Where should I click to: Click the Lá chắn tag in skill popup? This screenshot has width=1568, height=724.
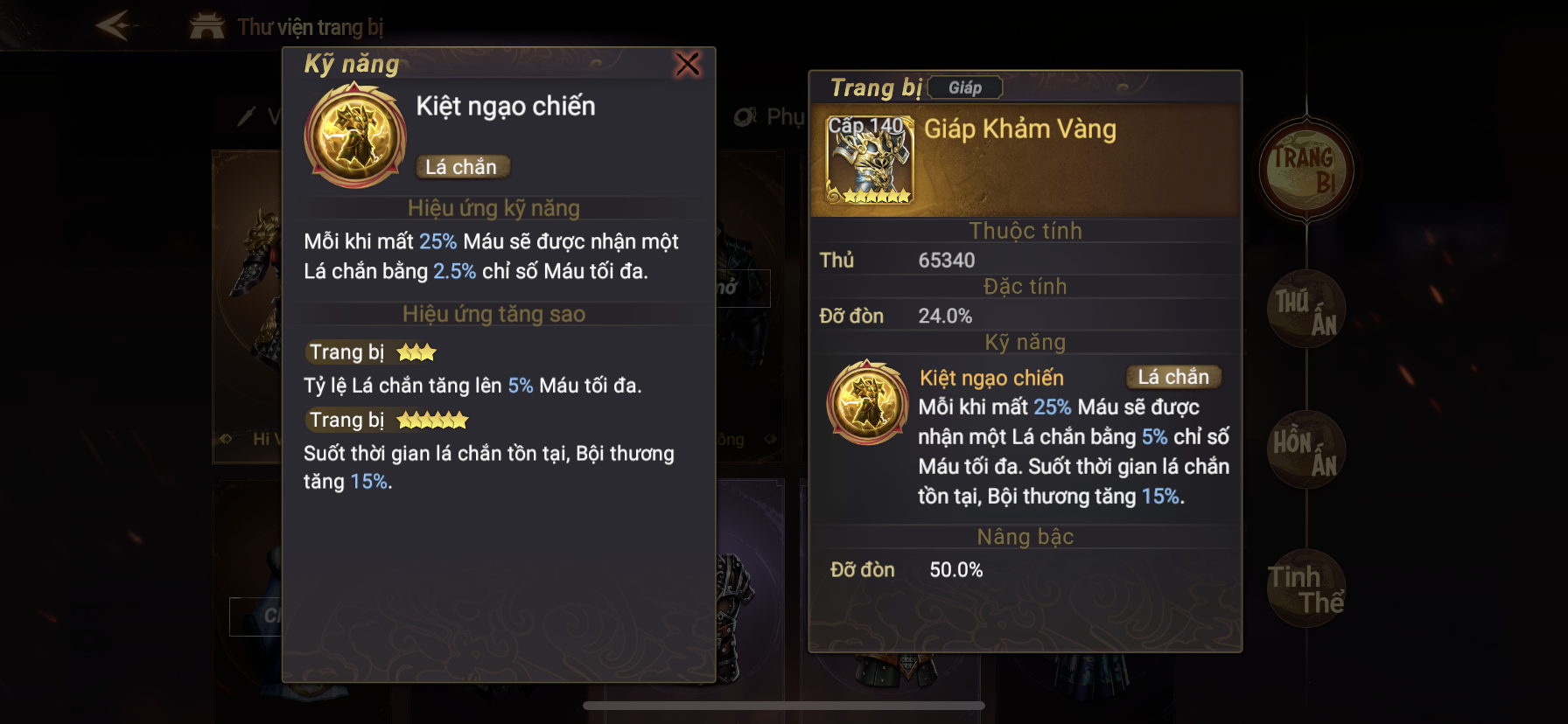(x=461, y=167)
